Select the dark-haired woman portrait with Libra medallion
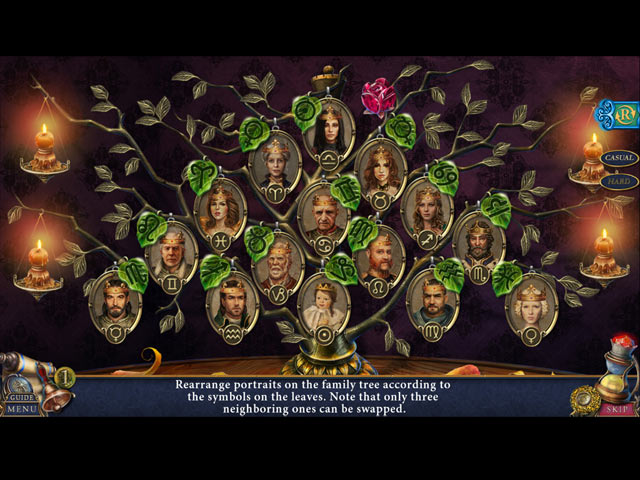Screen dimensions: 640x480 pyautogui.click(x=330, y=126)
